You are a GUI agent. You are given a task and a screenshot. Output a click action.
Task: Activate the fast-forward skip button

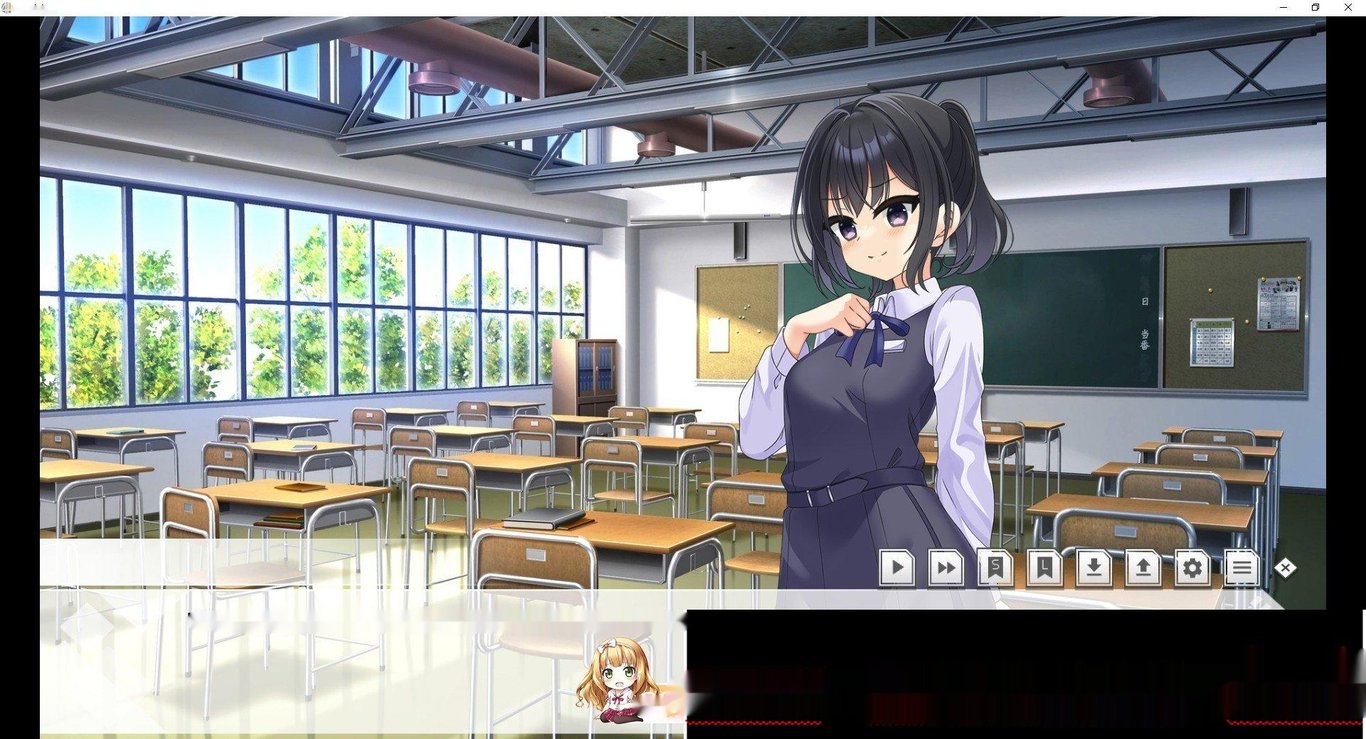coord(945,568)
